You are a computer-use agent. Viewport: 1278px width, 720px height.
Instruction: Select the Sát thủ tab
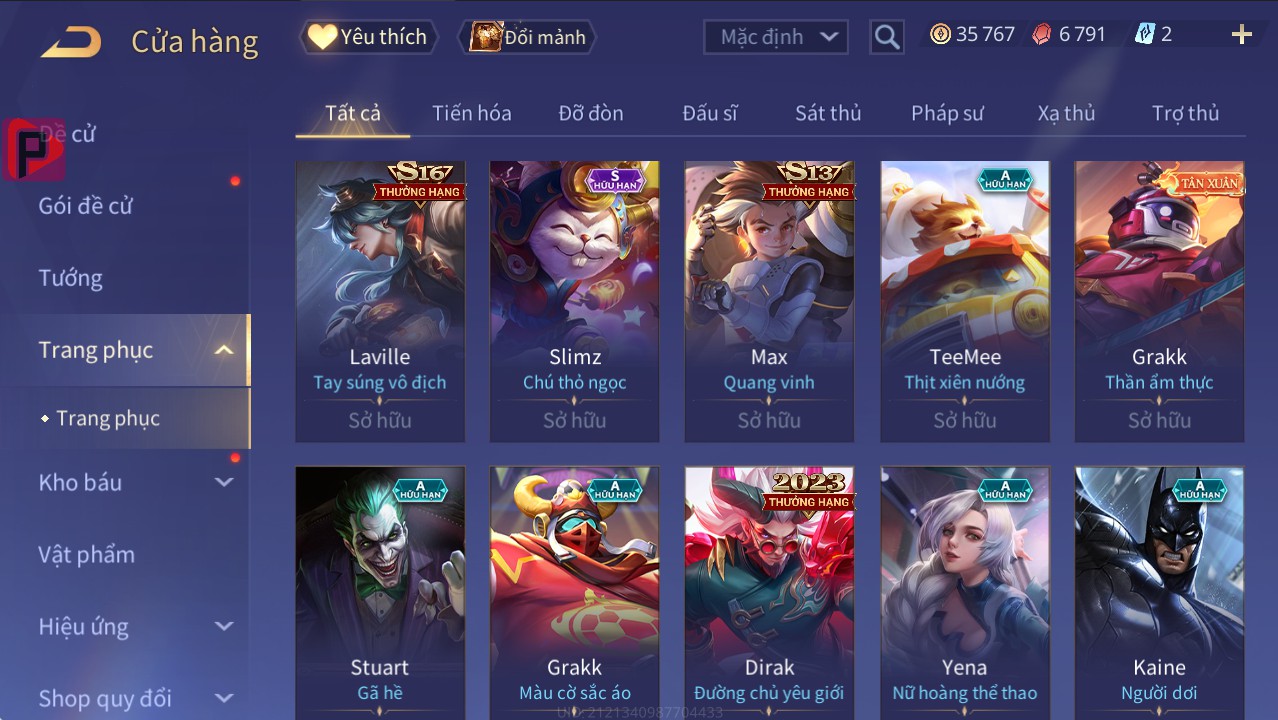827,113
